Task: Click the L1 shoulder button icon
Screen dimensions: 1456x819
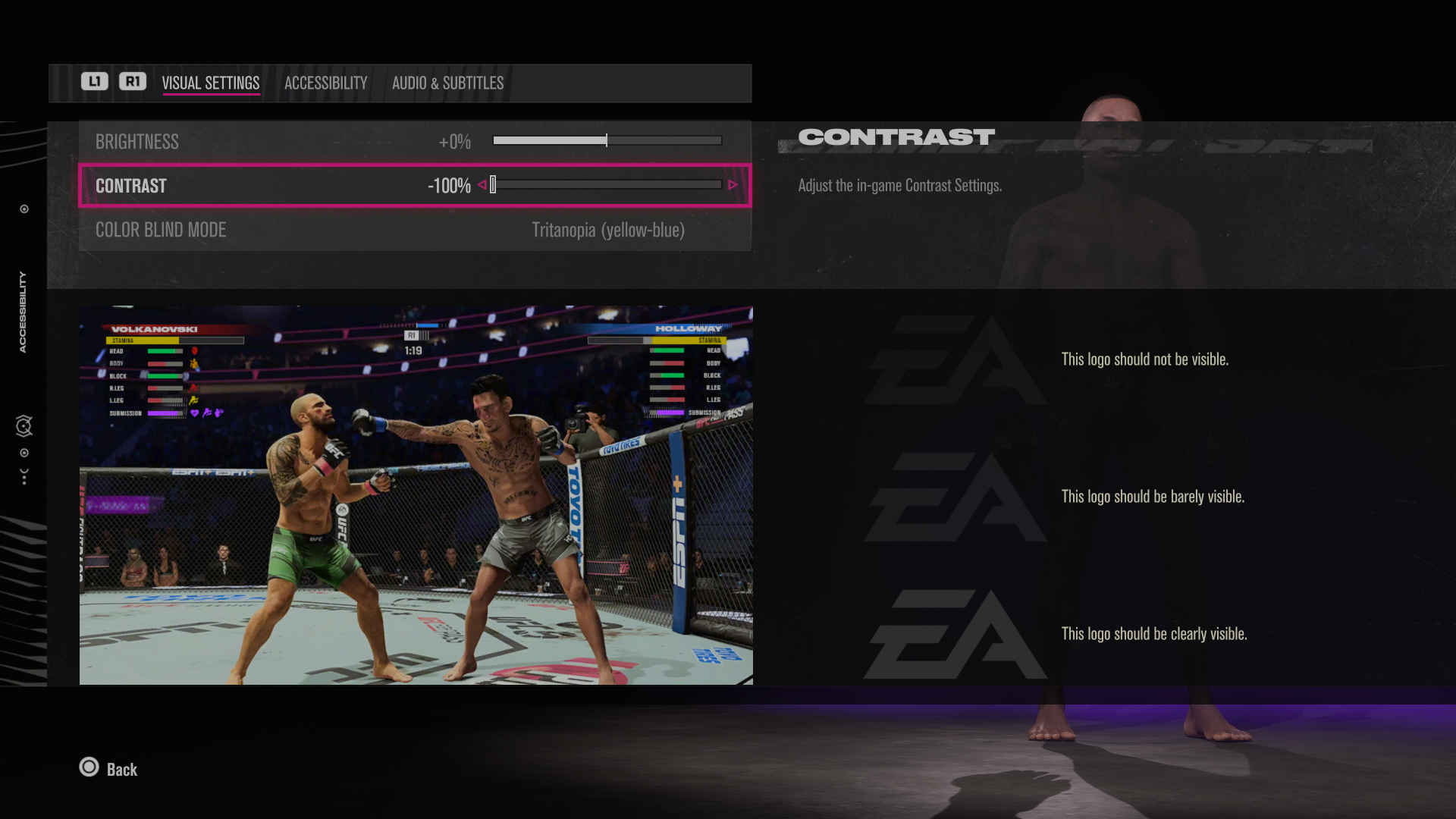Action: pyautogui.click(x=94, y=82)
